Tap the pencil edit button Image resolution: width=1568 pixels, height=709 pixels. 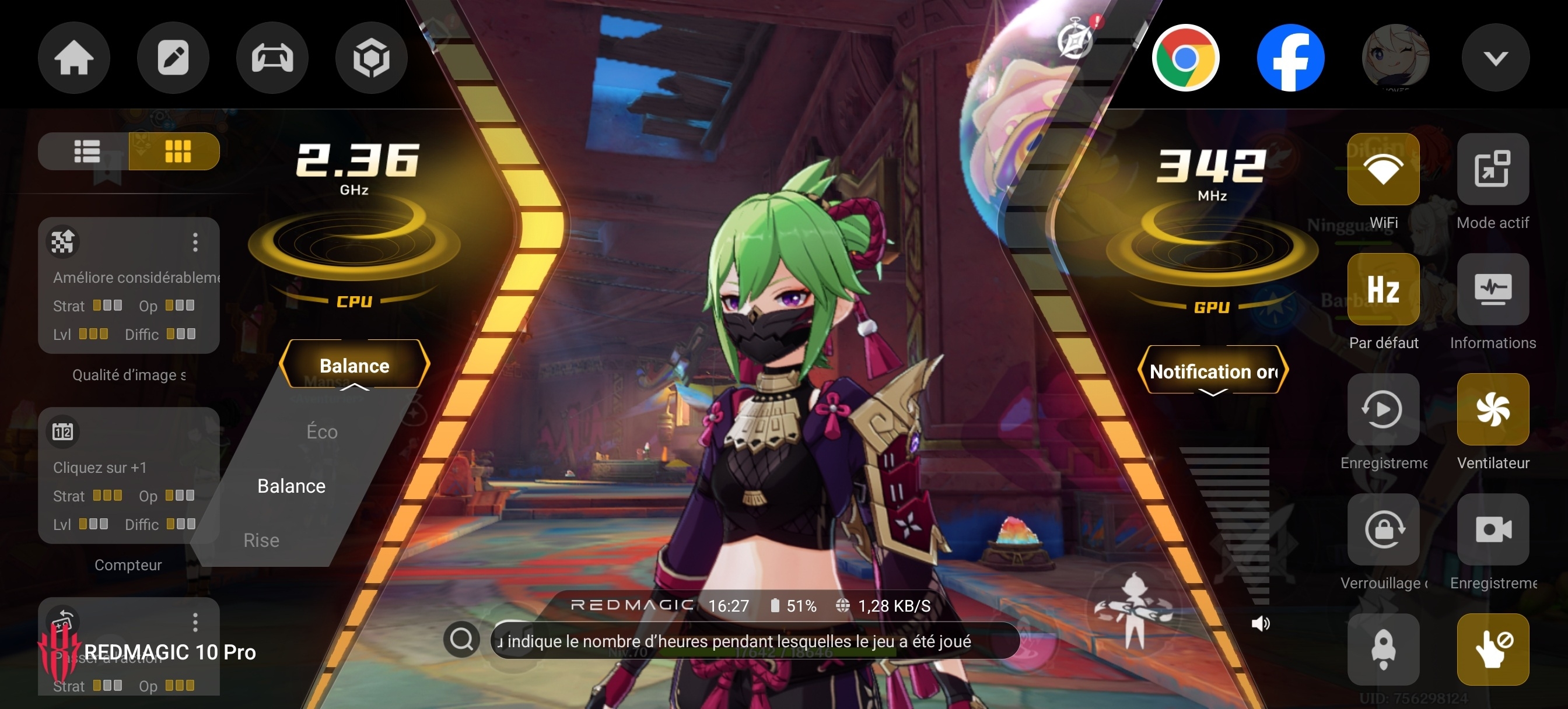[x=173, y=58]
